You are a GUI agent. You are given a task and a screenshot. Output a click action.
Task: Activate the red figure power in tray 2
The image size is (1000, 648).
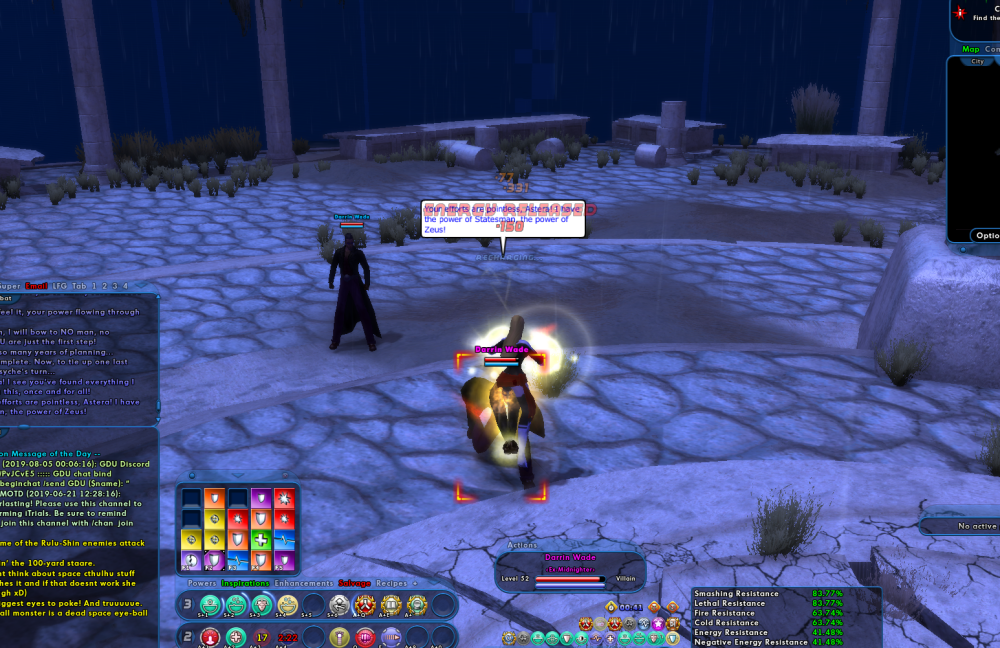[x=210, y=637]
